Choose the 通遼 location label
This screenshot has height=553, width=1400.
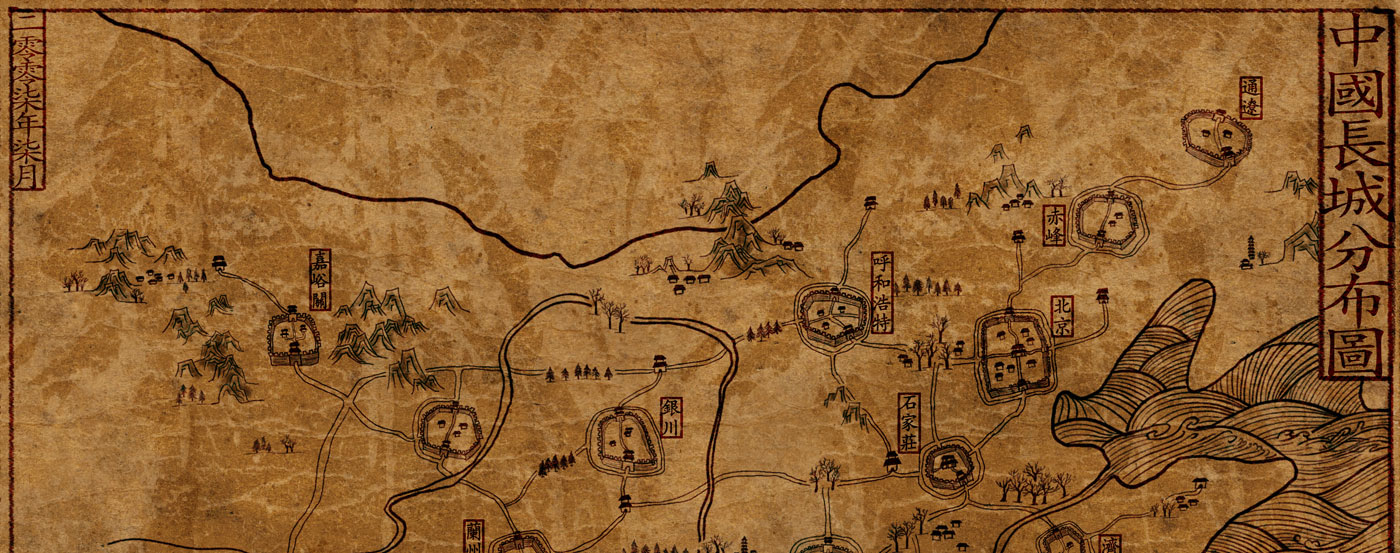coord(1251,98)
